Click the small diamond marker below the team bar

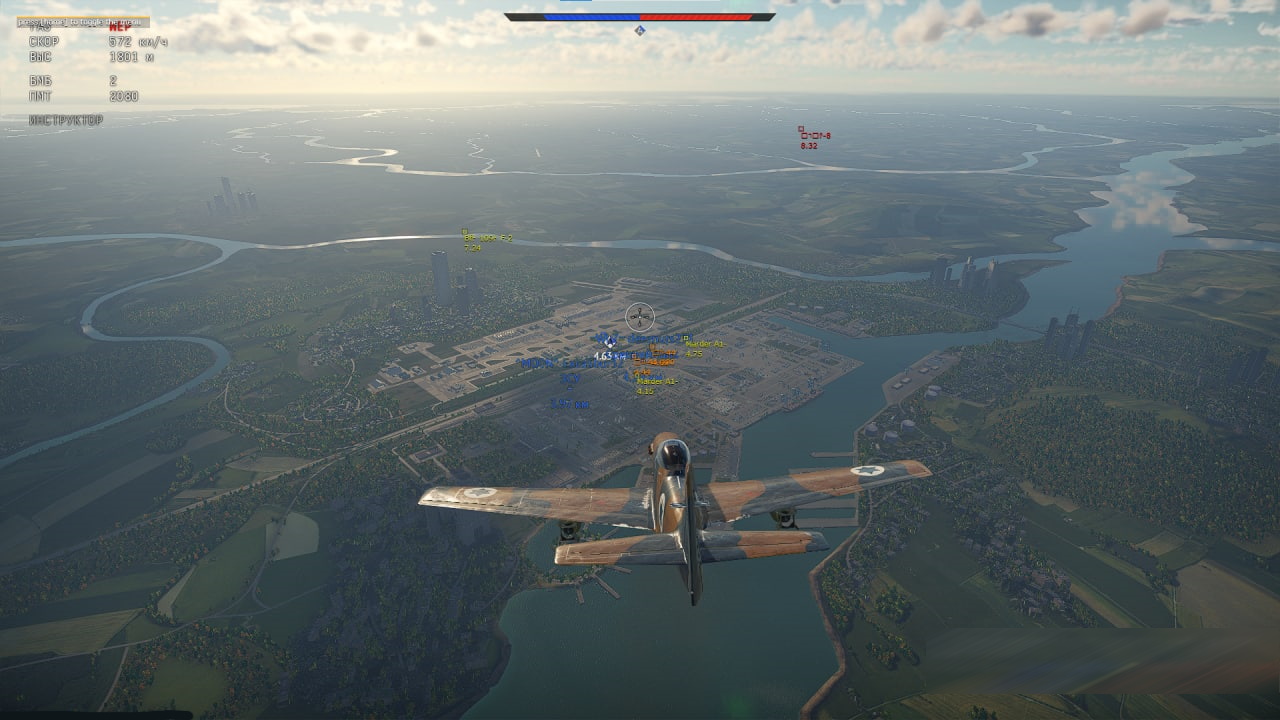pyautogui.click(x=641, y=32)
